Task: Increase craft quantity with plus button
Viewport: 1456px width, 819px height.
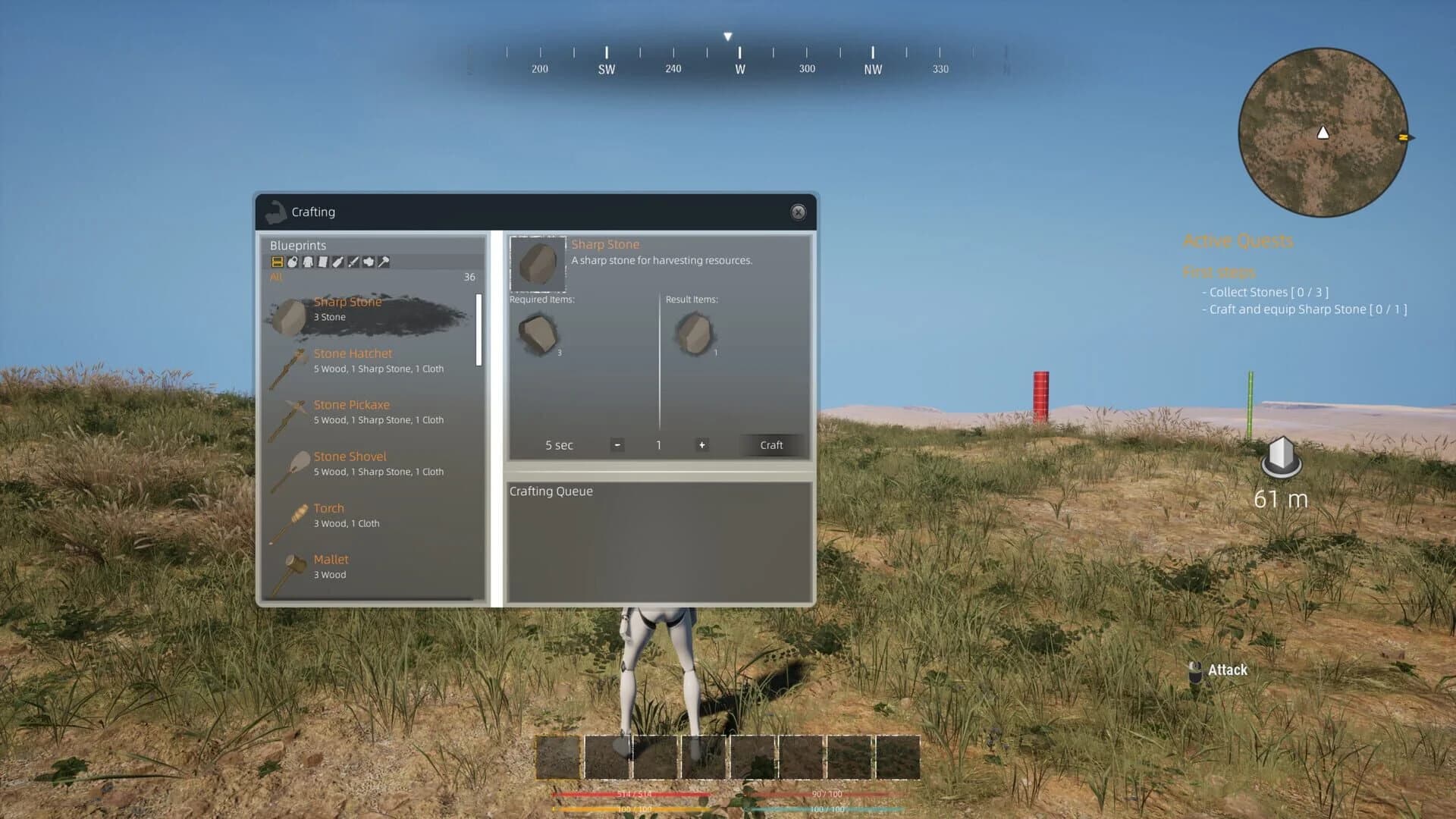Action: [701, 445]
